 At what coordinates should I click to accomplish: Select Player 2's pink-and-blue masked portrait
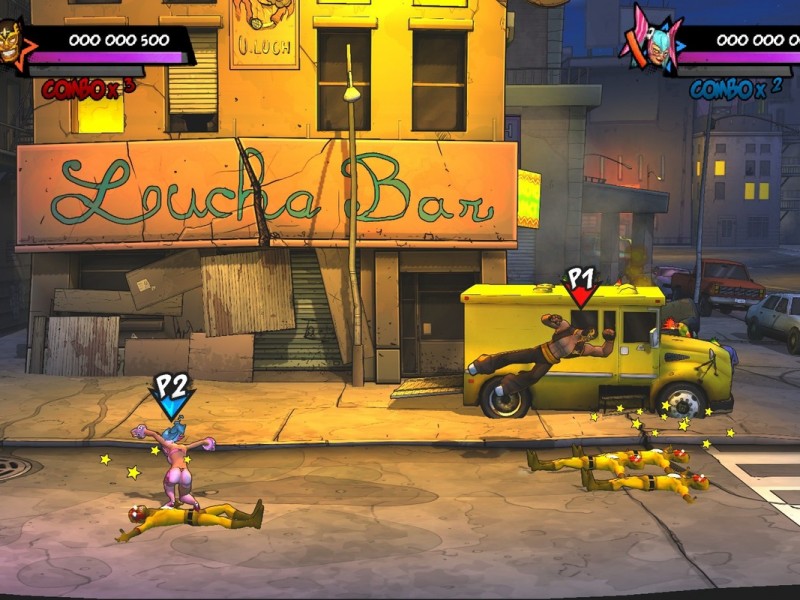tap(649, 43)
